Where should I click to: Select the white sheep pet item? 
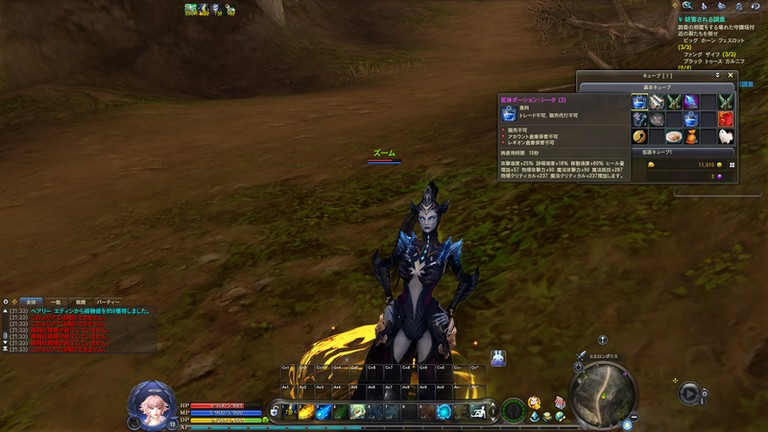(726, 136)
